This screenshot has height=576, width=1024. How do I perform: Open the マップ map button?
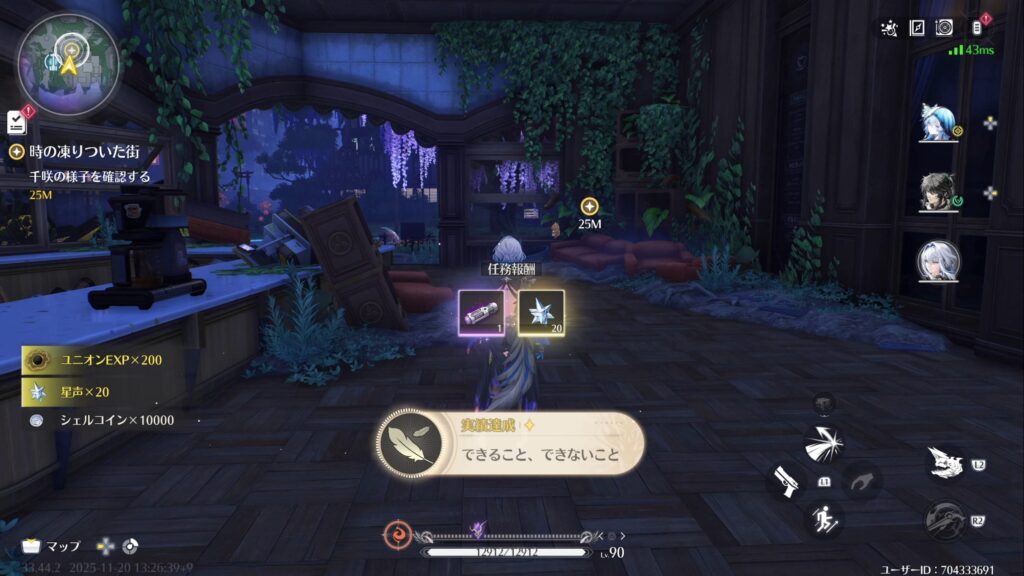52,546
